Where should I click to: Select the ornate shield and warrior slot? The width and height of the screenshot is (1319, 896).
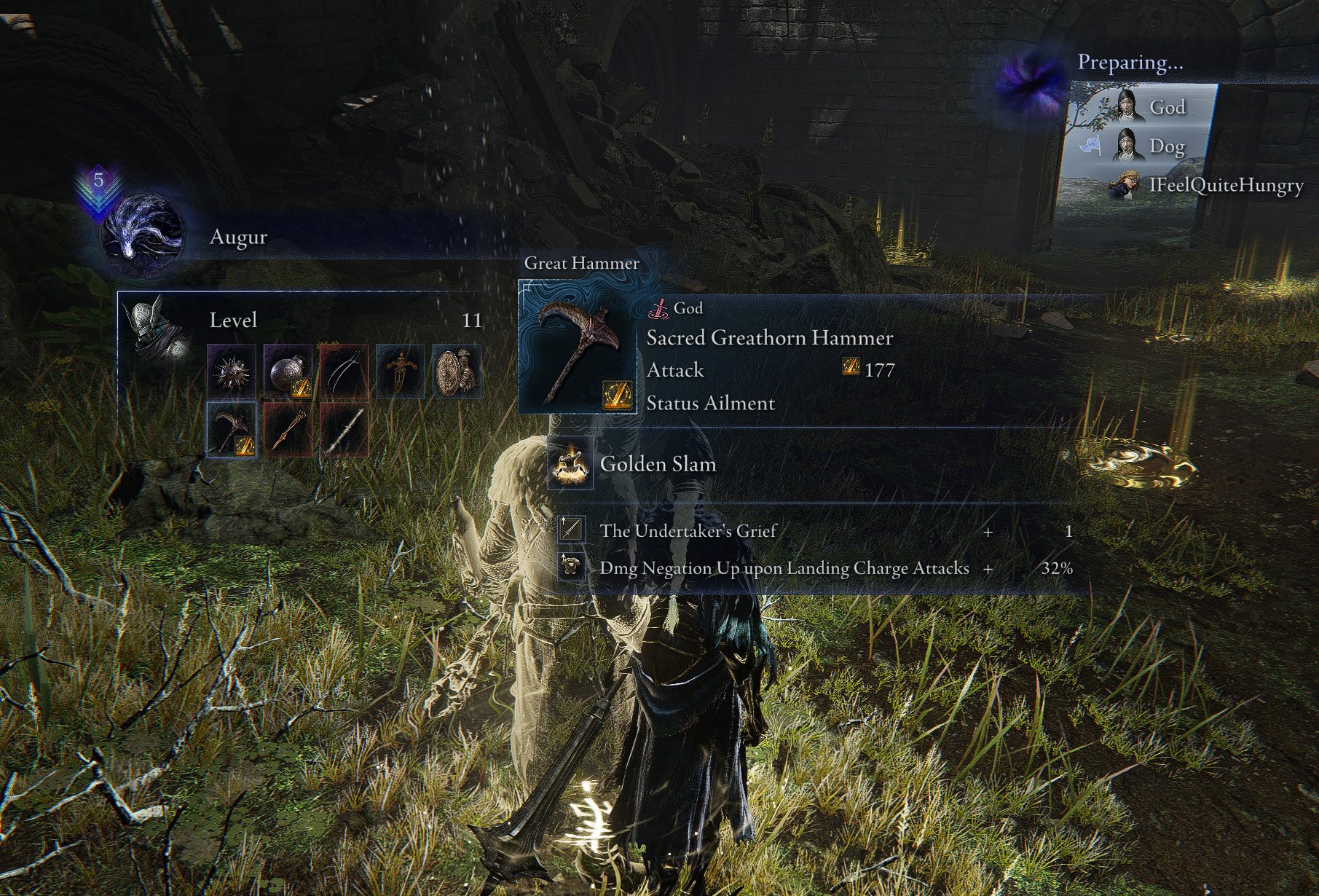click(x=457, y=372)
